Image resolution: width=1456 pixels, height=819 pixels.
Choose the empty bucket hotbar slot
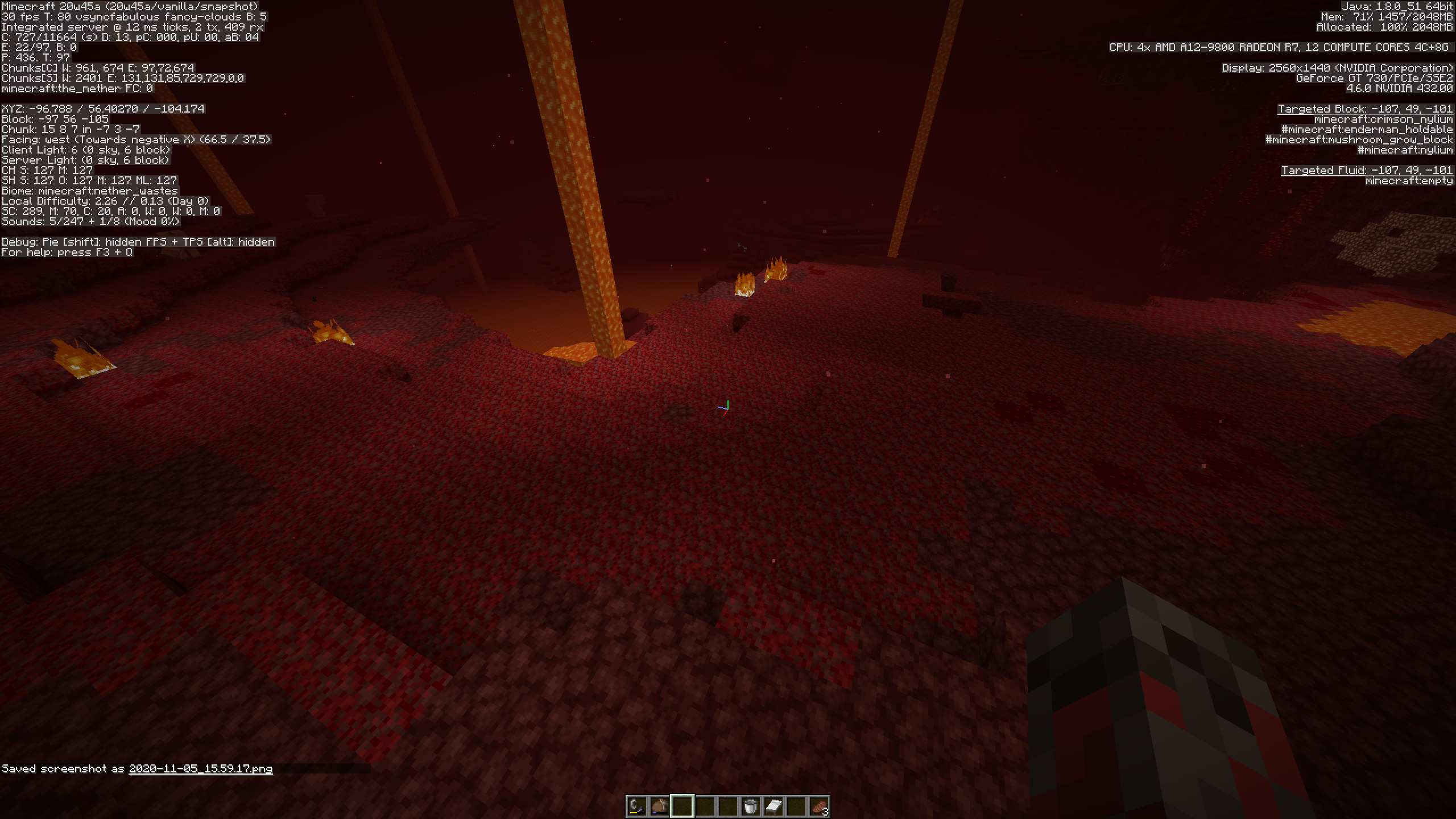pos(751,806)
